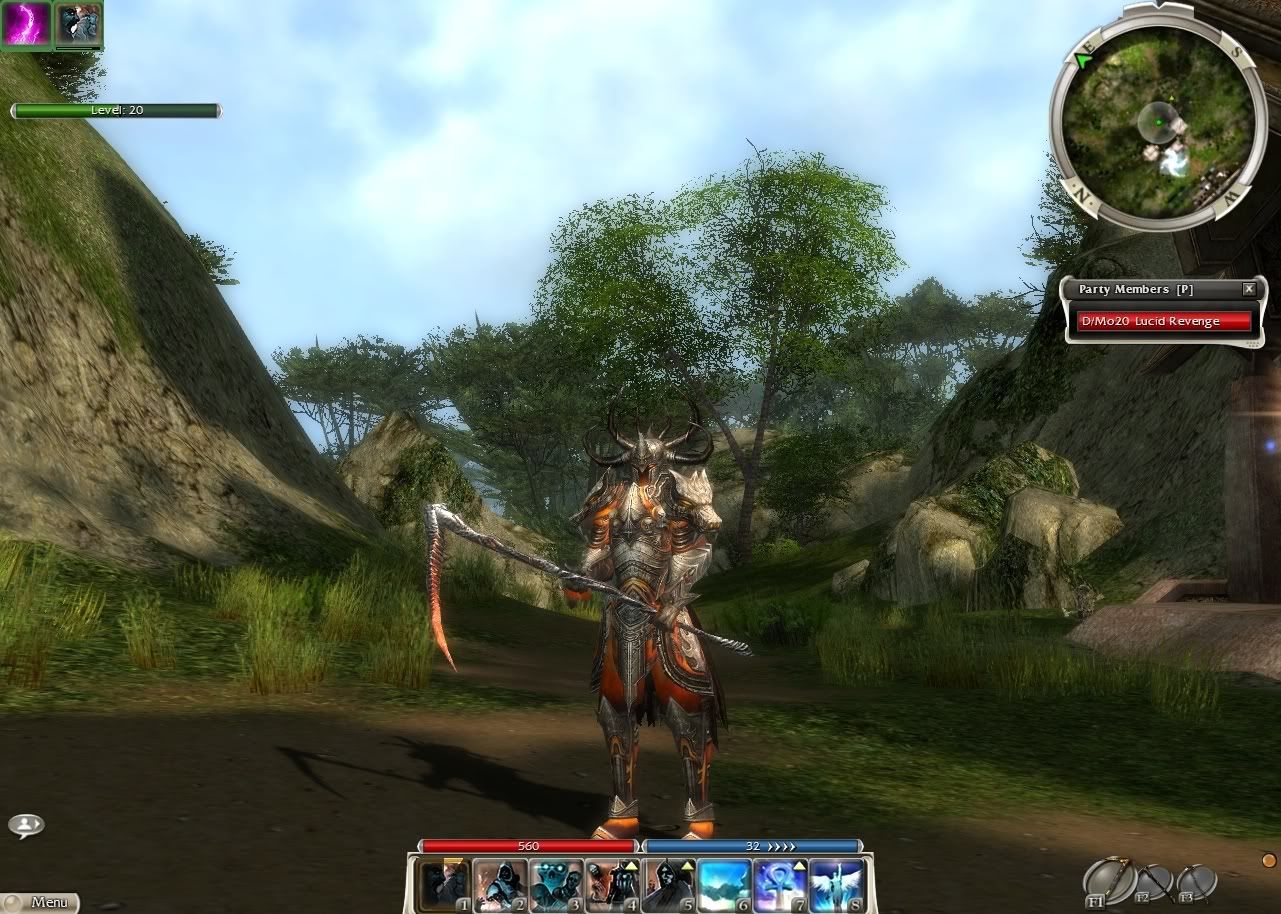Activate the winged angel skill in slot 8

click(x=836, y=884)
